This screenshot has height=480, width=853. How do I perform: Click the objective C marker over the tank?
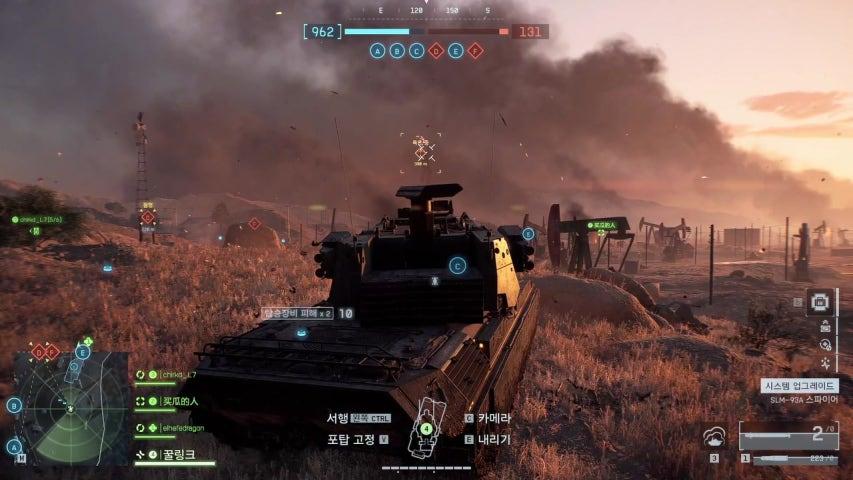457,265
